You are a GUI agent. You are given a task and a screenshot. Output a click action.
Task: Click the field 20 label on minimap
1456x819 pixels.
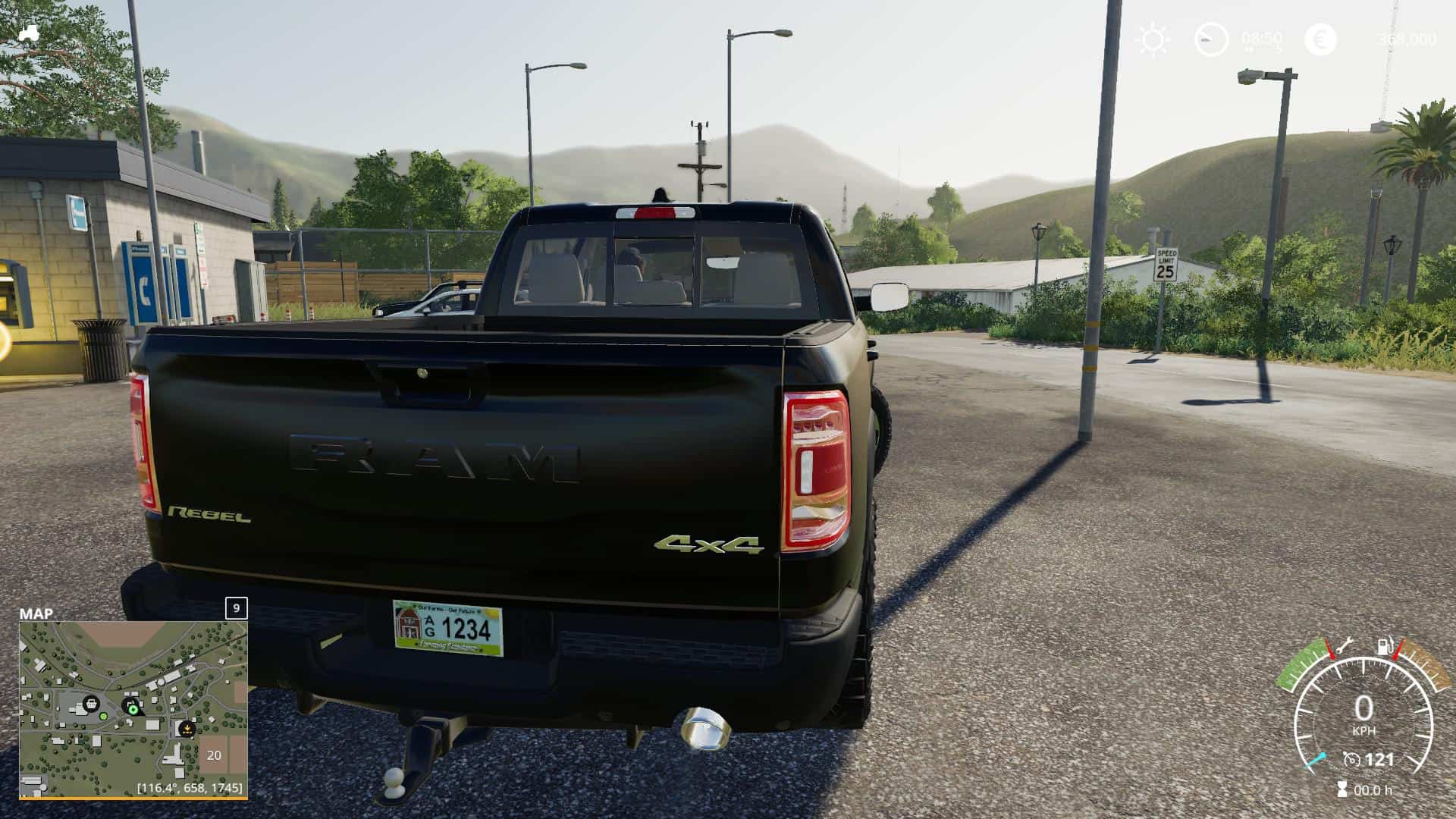[214, 755]
